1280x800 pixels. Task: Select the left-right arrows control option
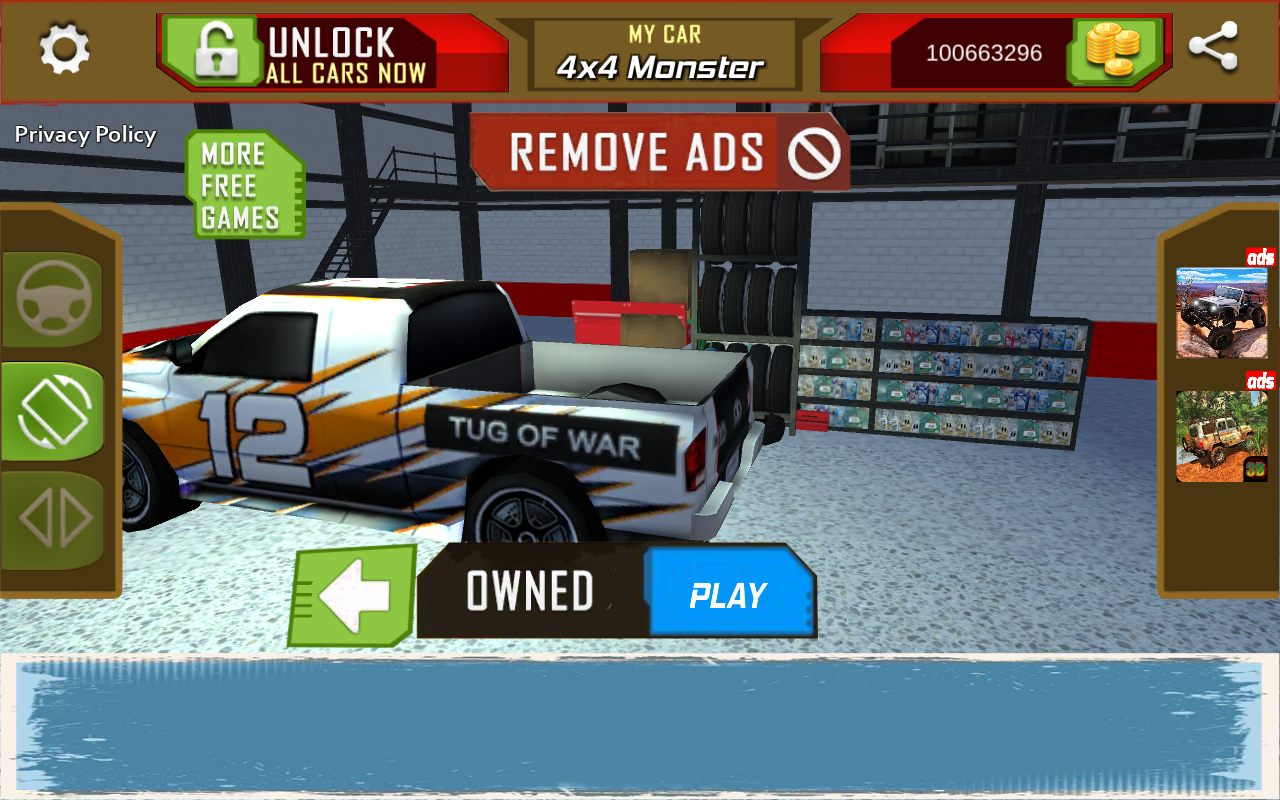pyautogui.click(x=56, y=520)
